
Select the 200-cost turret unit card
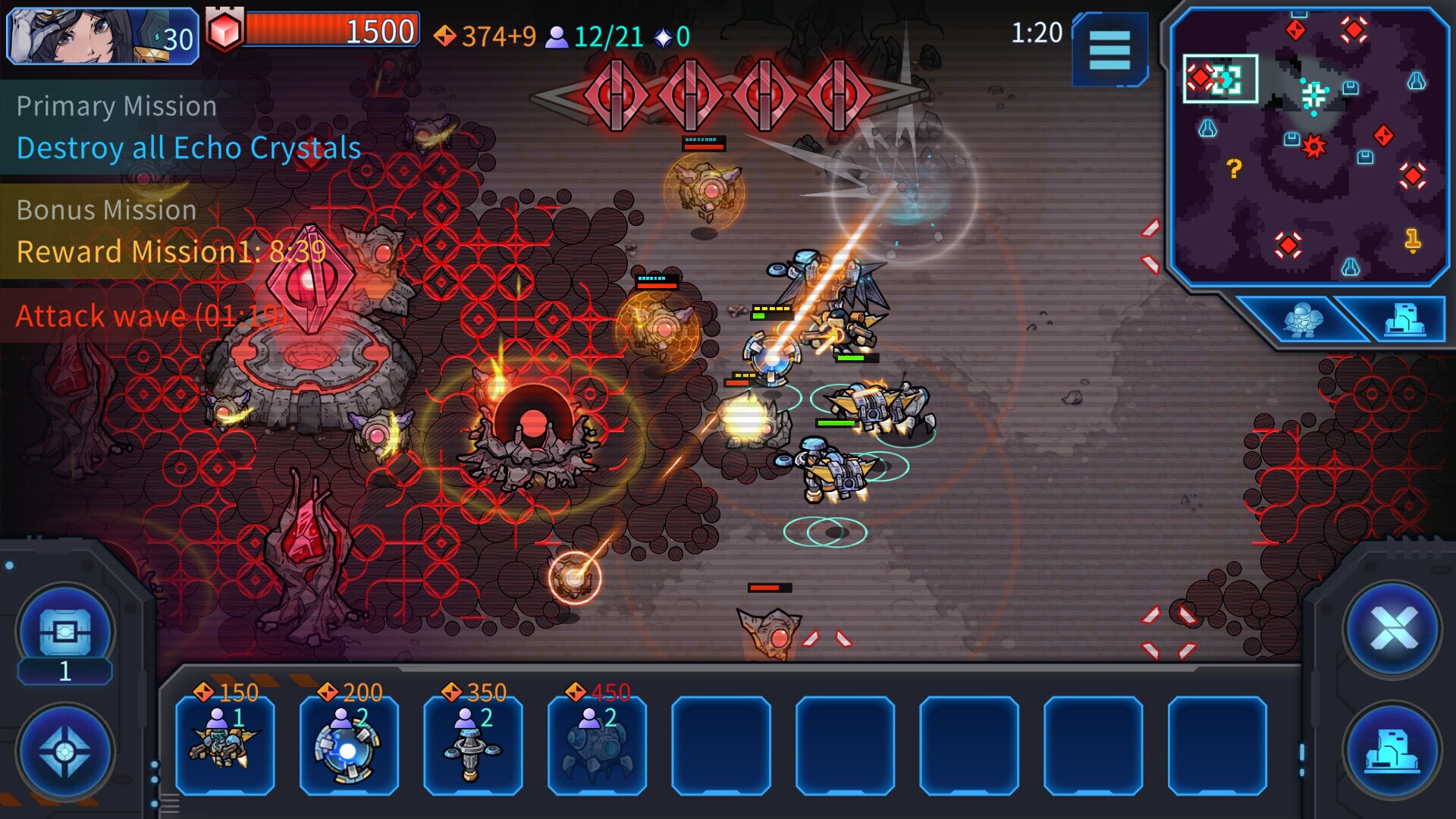(349, 747)
